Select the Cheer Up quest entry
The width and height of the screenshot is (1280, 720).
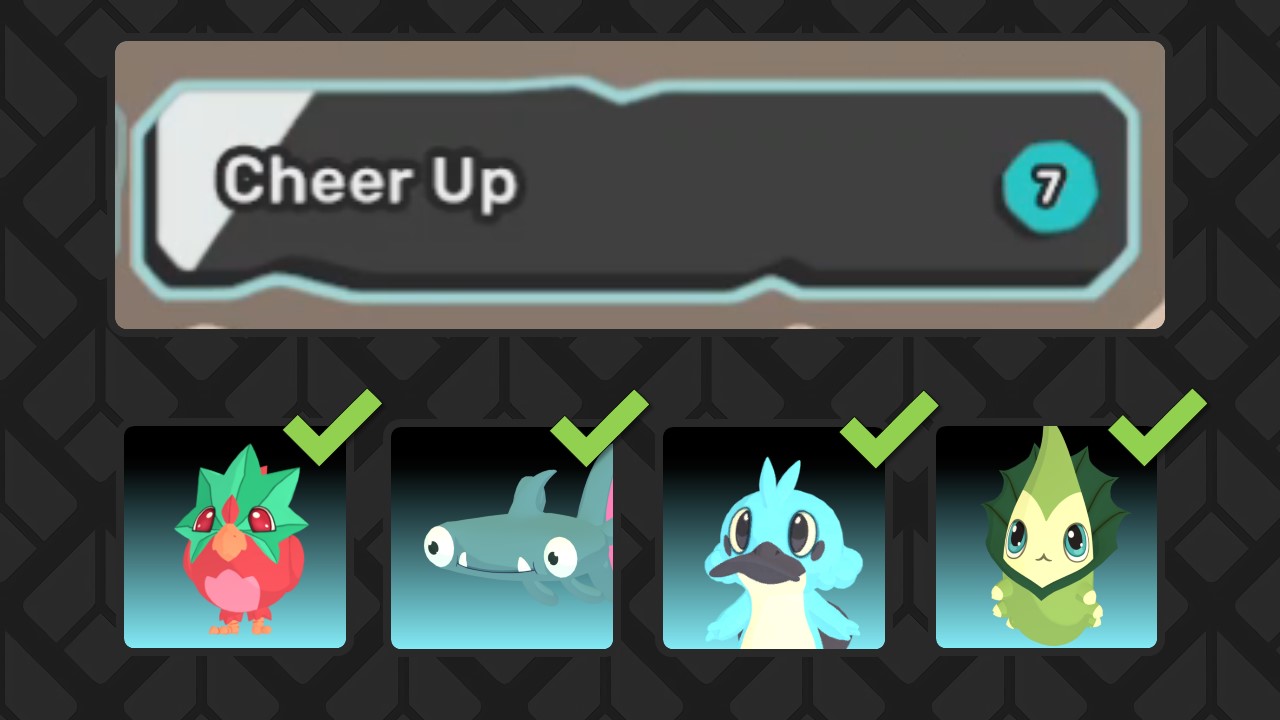pos(370,182)
